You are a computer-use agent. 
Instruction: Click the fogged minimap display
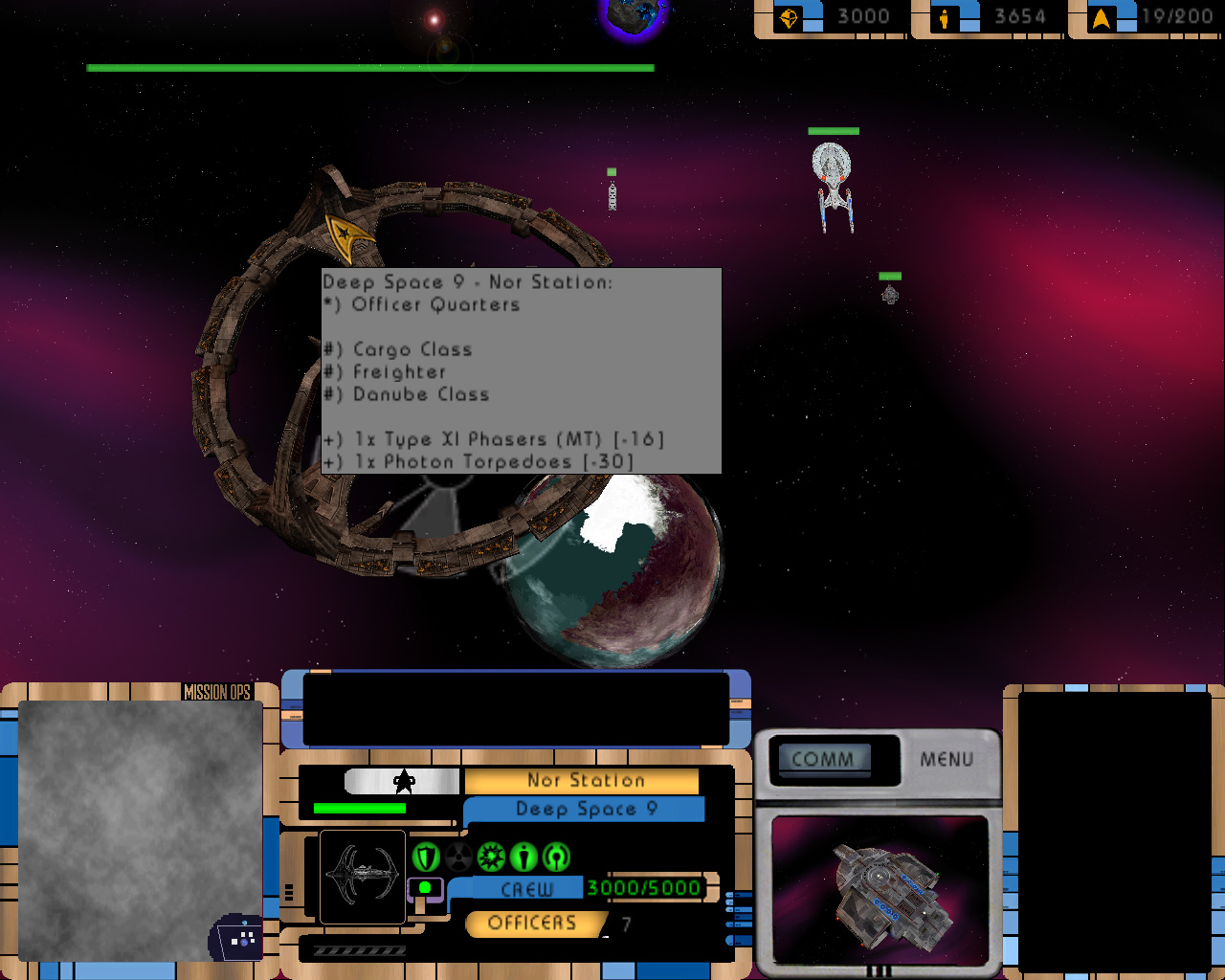coord(140,830)
